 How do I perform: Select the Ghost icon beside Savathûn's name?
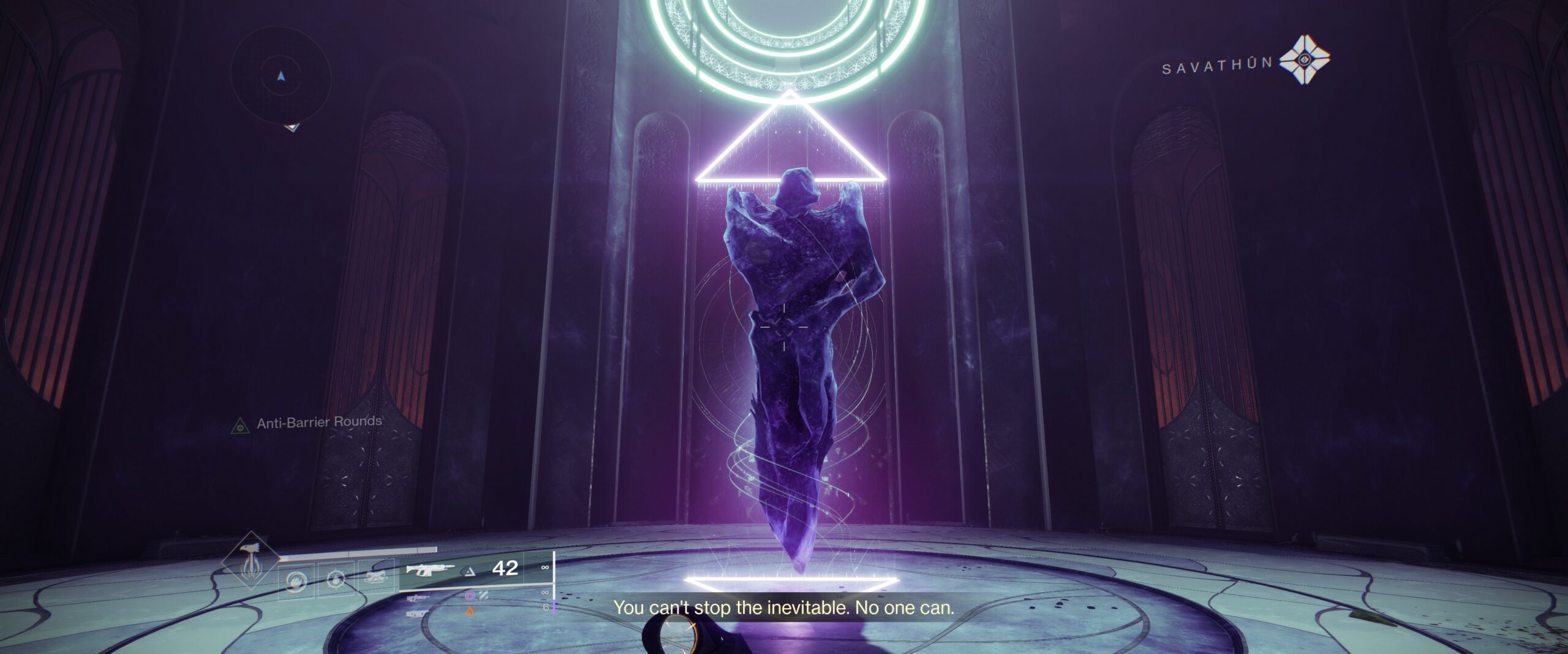click(1305, 59)
